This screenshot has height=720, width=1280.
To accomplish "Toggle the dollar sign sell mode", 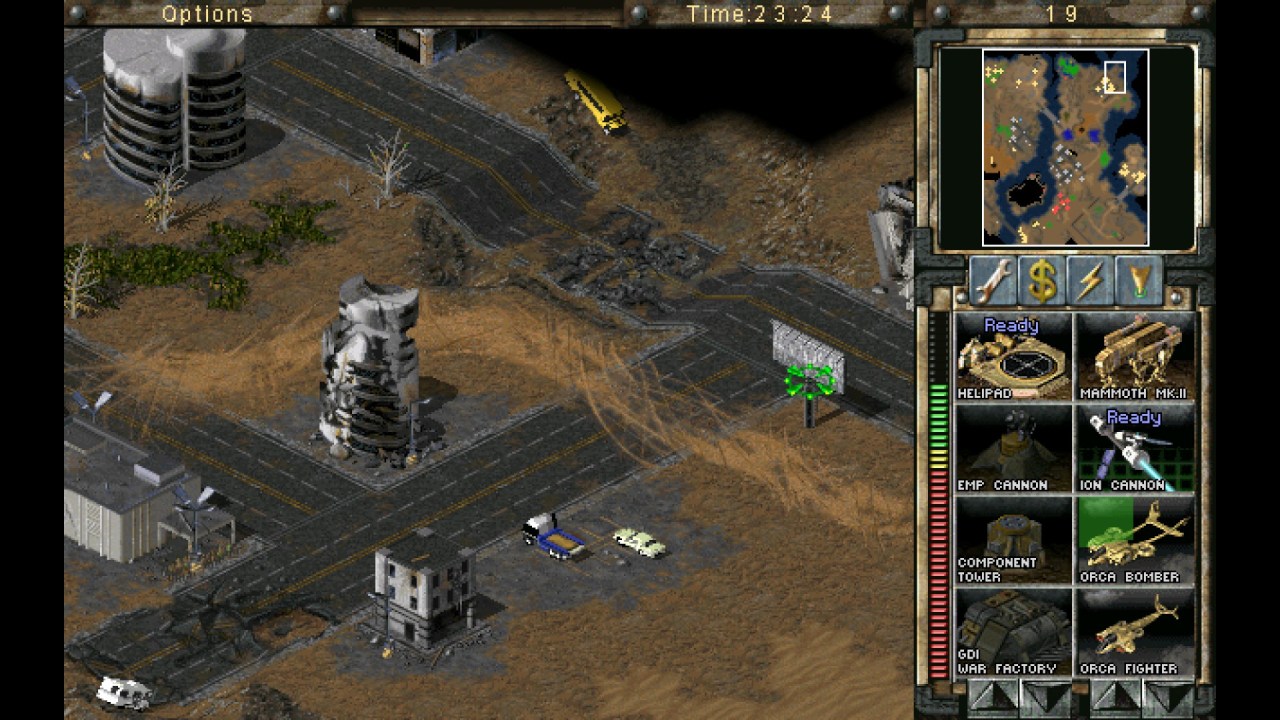I will pos(1042,281).
